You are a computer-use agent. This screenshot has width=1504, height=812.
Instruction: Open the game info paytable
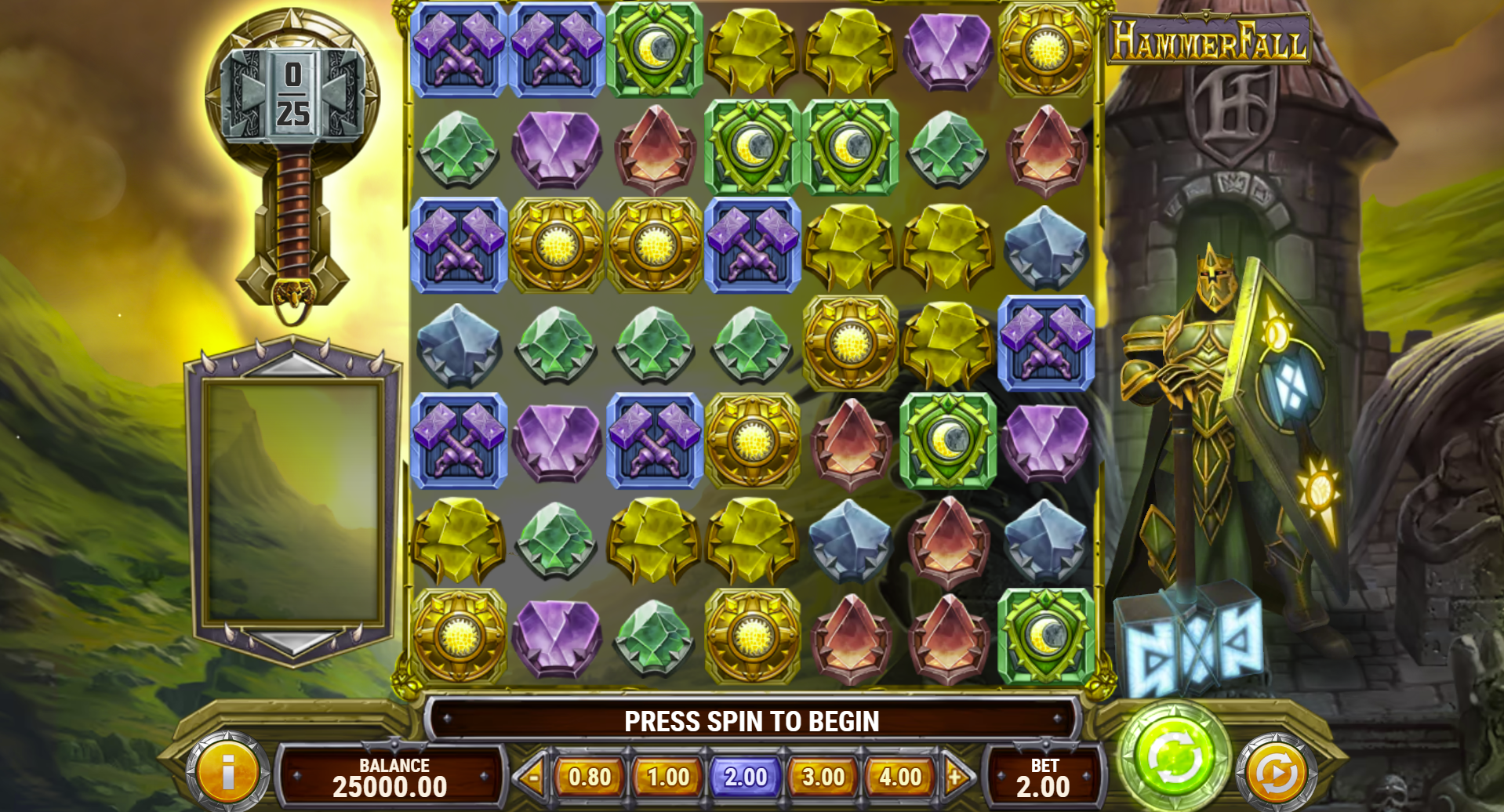click(227, 773)
